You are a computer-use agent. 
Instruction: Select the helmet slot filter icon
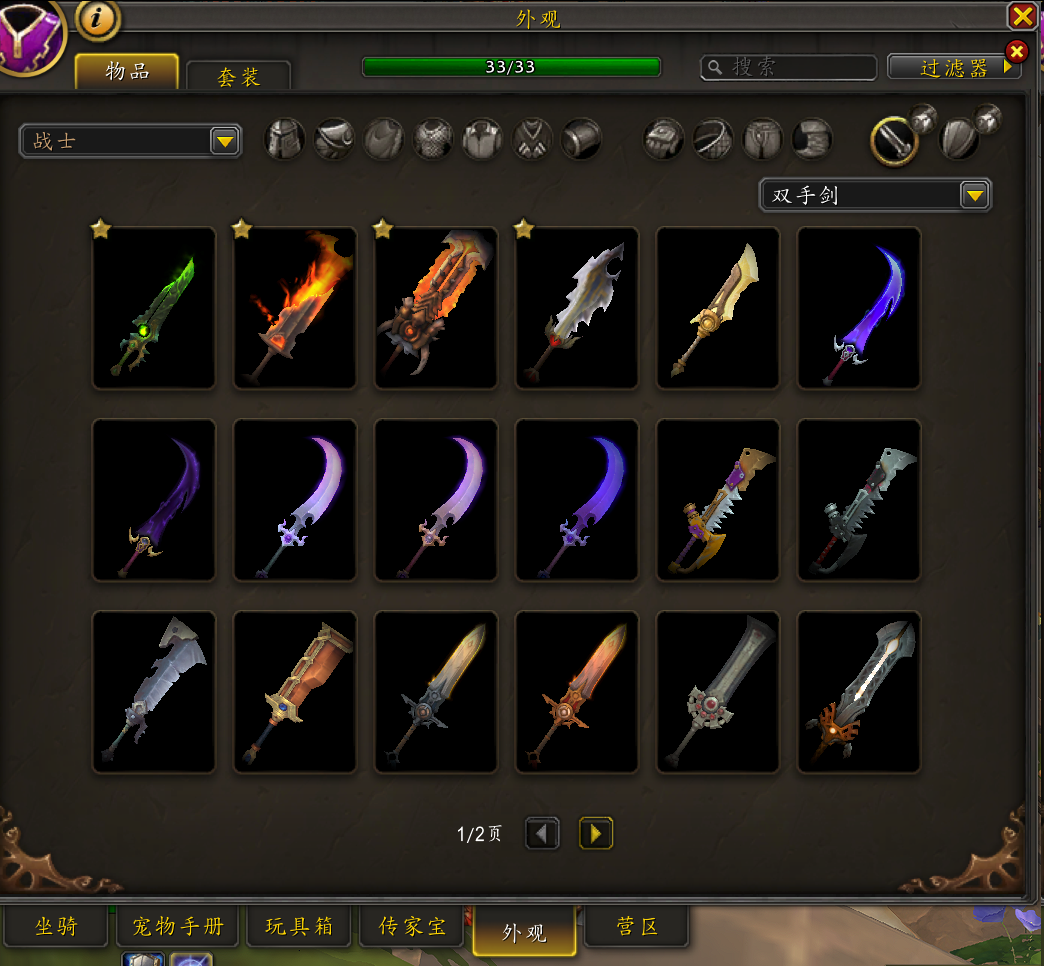coord(285,139)
